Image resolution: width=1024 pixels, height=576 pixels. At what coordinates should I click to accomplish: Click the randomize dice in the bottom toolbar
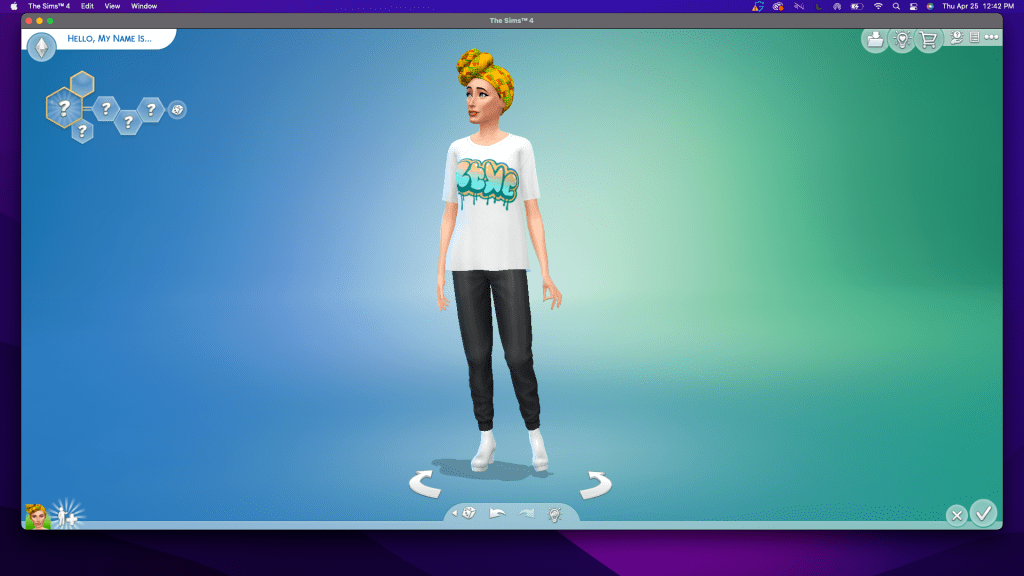pyautogui.click(x=468, y=513)
